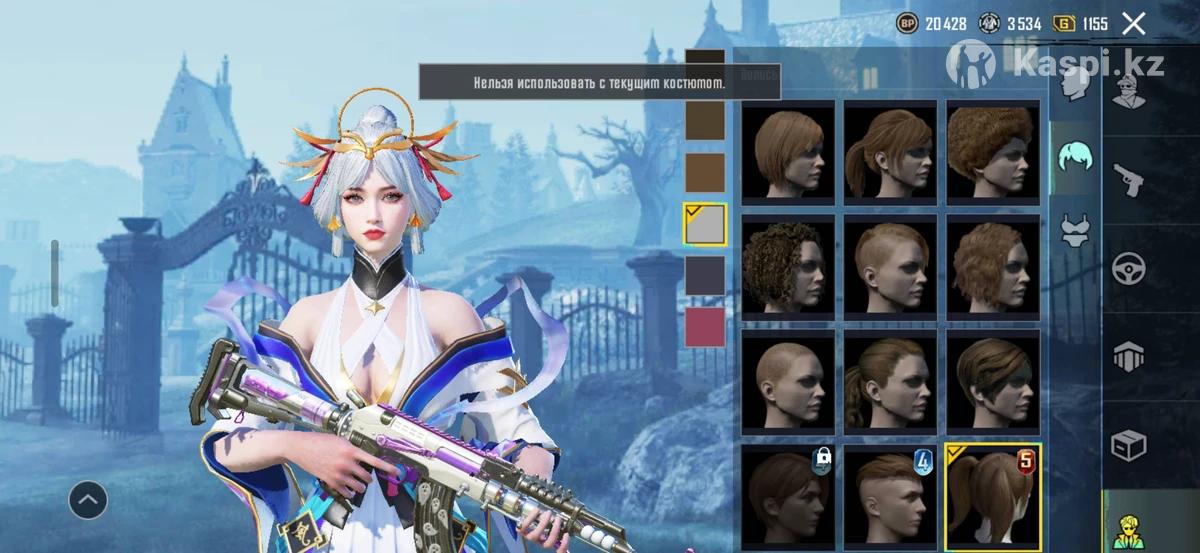The width and height of the screenshot is (1200, 553).
Task: Expand the panel with the up-arrow button
Action: click(88, 497)
